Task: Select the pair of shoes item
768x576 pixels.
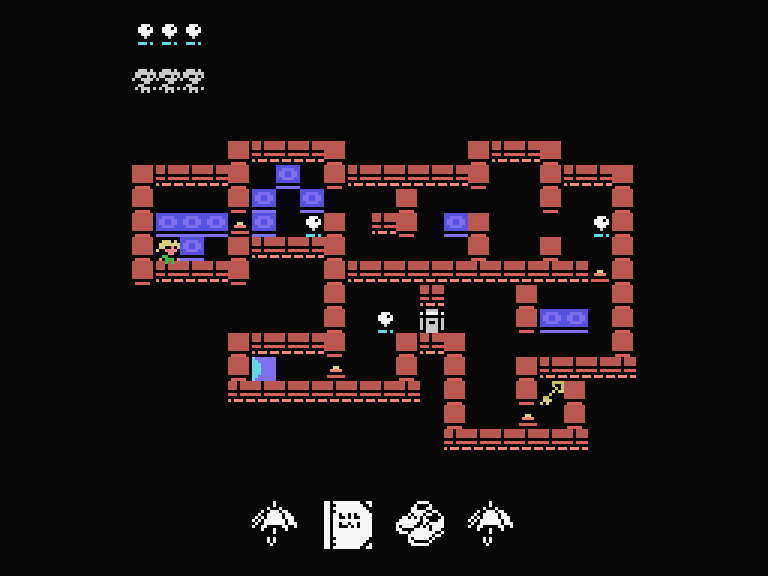Action: pos(420,523)
